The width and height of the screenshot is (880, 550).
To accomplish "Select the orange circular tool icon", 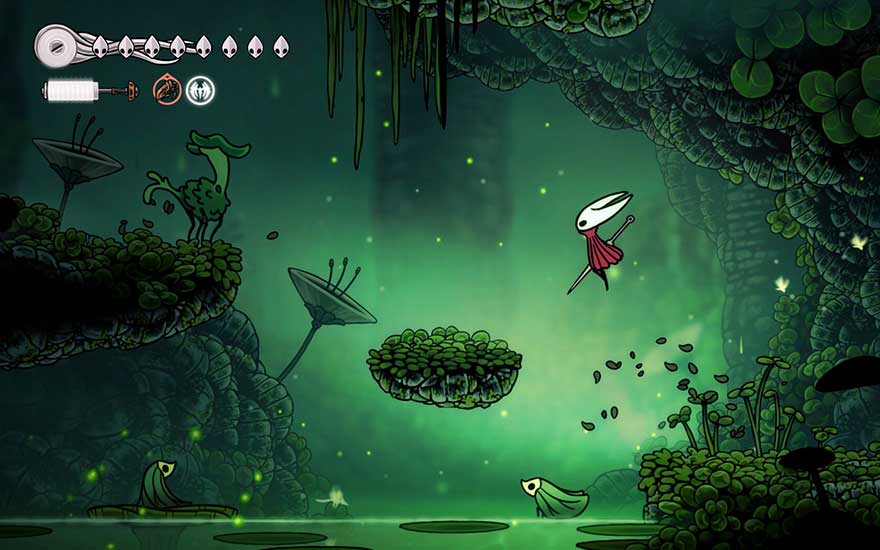I will coord(167,90).
